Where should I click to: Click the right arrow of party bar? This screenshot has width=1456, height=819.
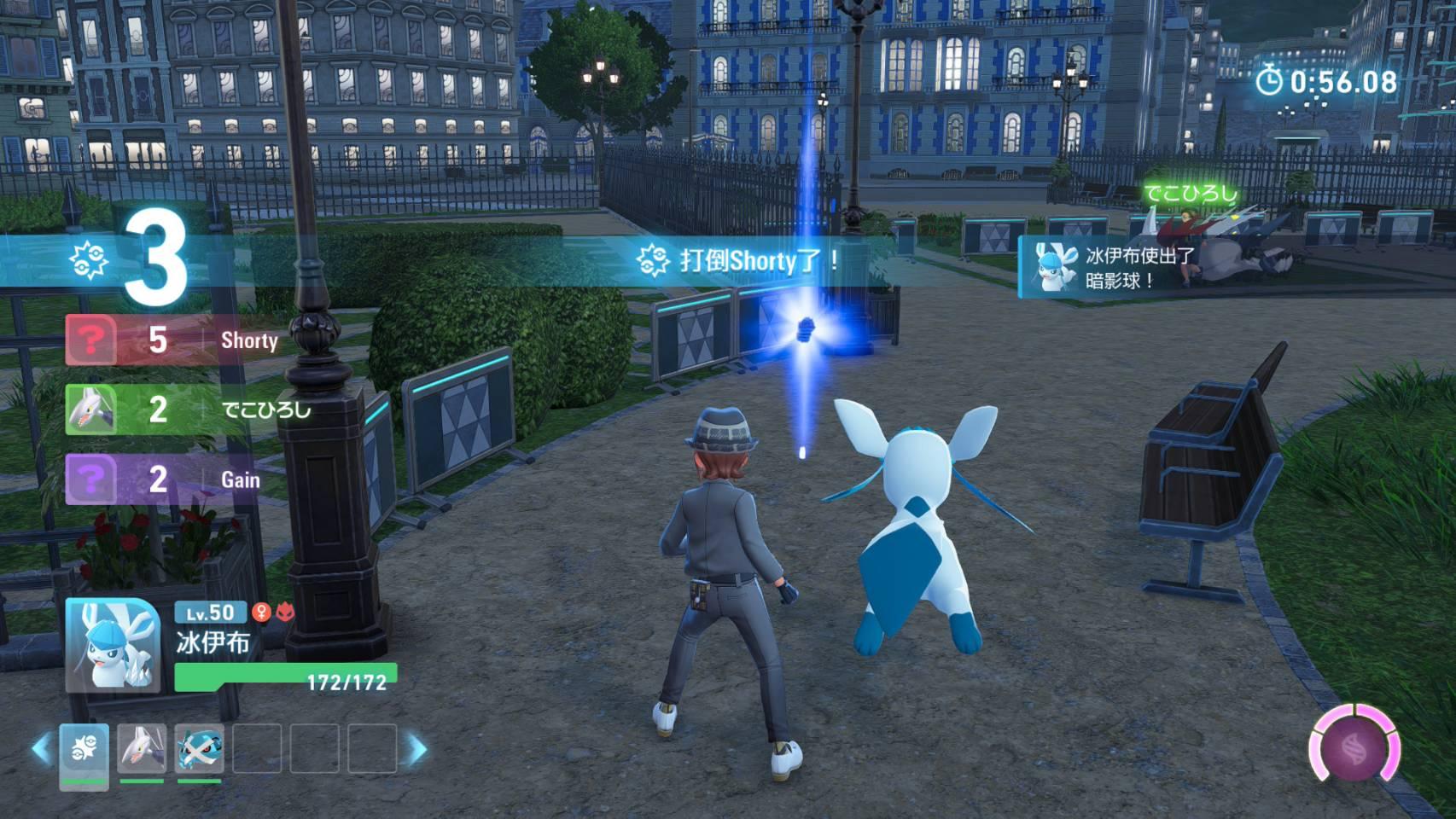pyautogui.click(x=417, y=749)
